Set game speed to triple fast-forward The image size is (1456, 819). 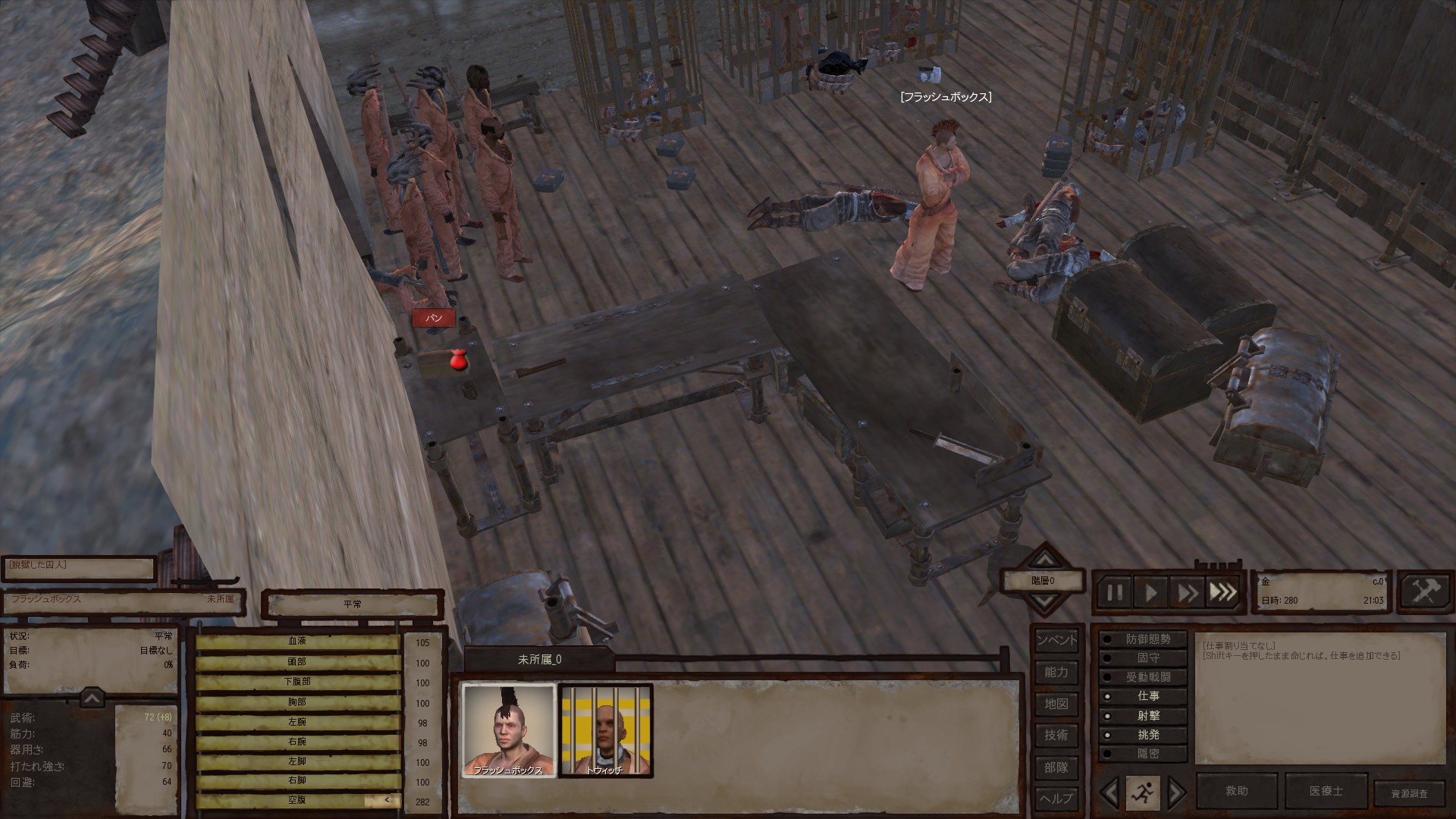[1222, 592]
